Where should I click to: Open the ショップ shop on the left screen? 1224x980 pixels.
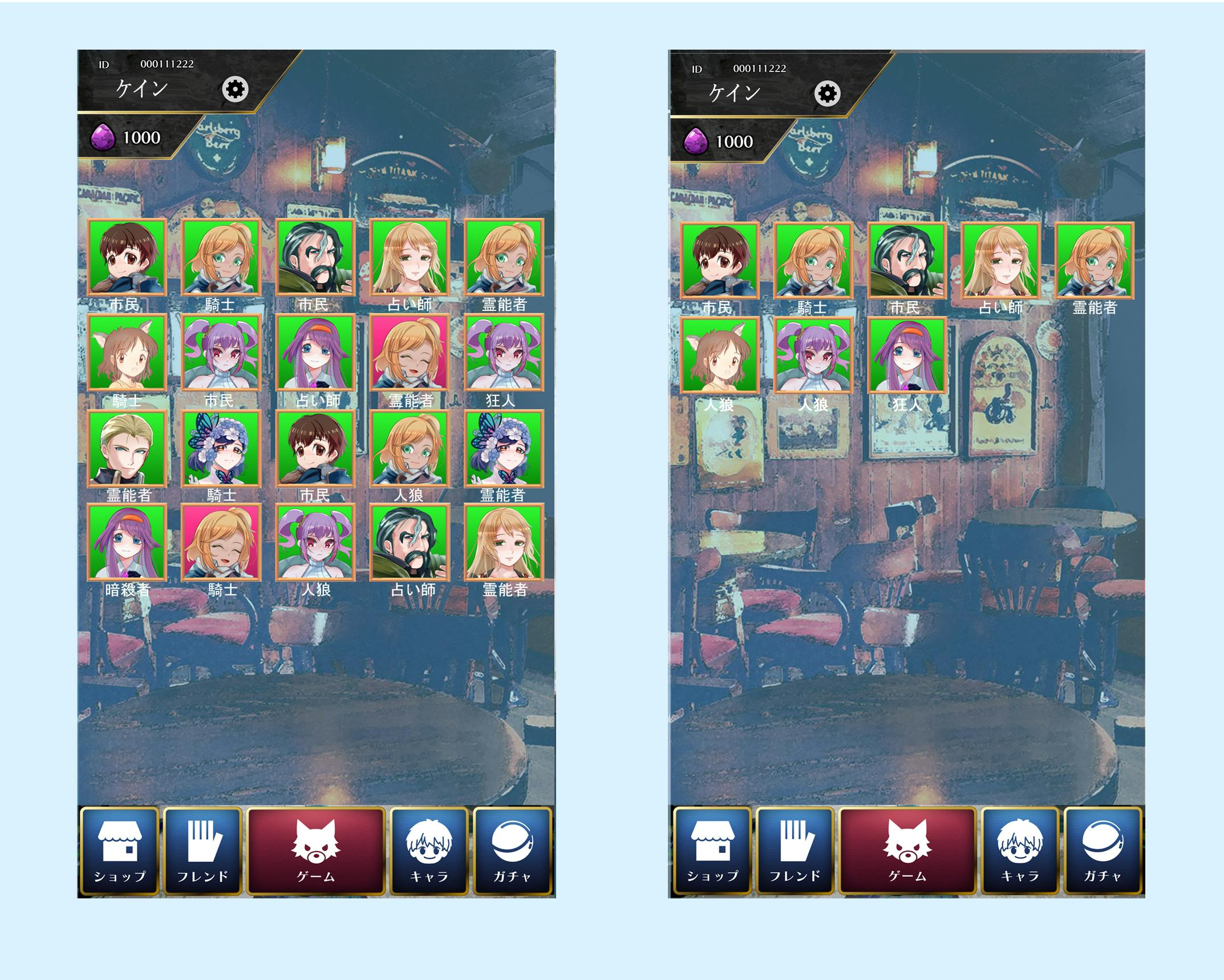click(120, 850)
